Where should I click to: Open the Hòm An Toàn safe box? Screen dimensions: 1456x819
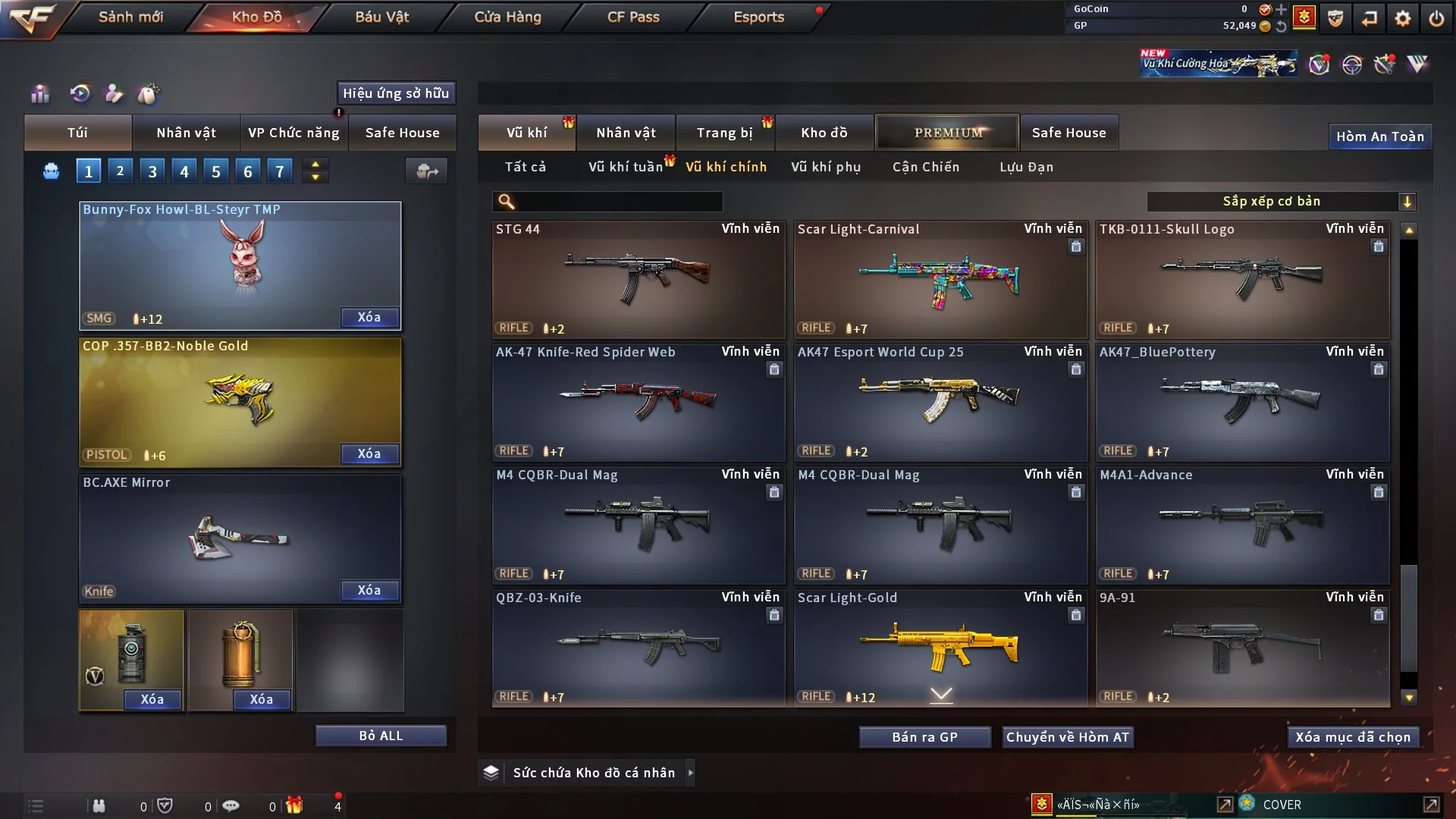[x=1379, y=136]
